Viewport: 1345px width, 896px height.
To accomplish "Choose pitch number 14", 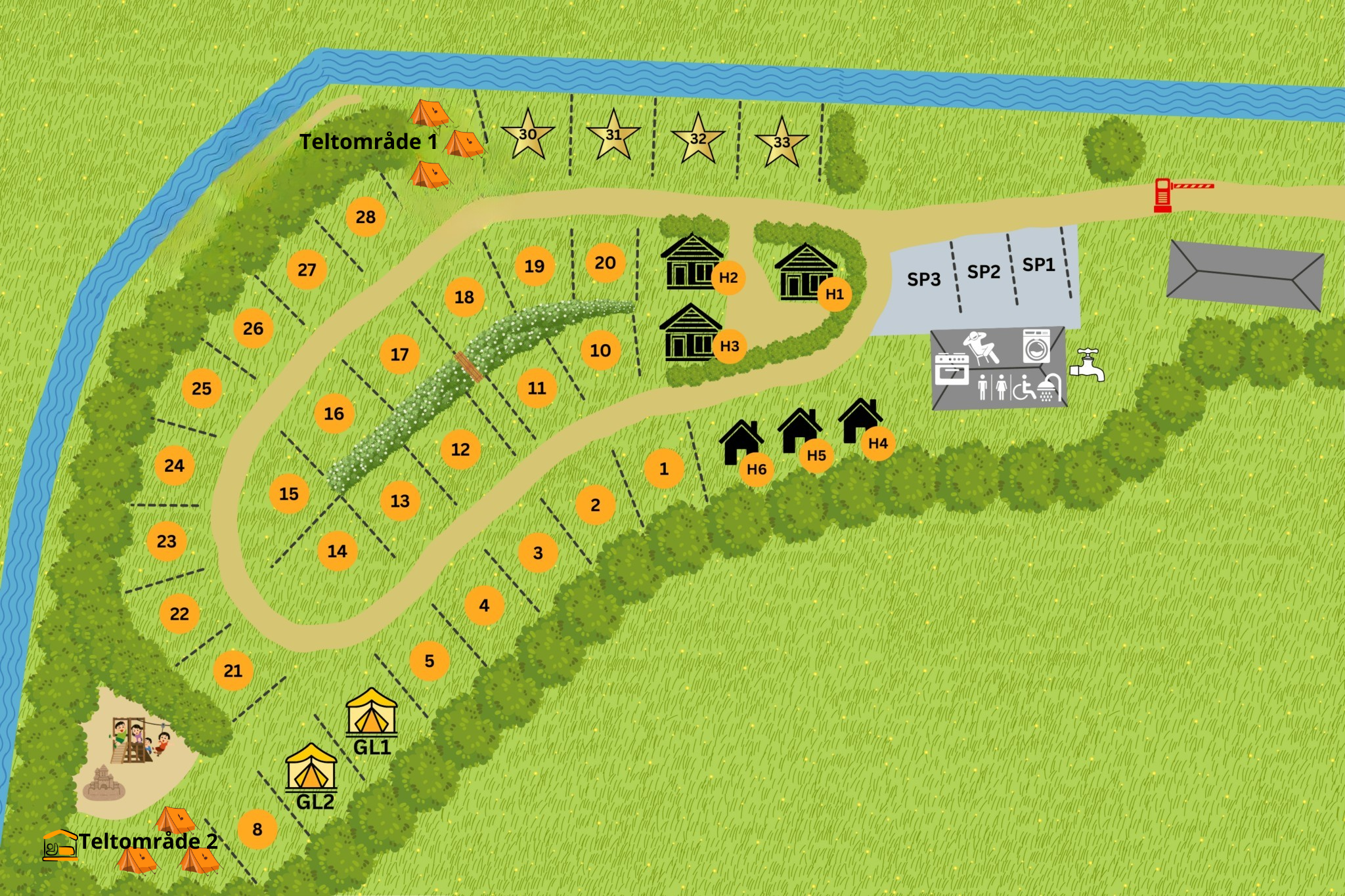I will pos(337,551).
